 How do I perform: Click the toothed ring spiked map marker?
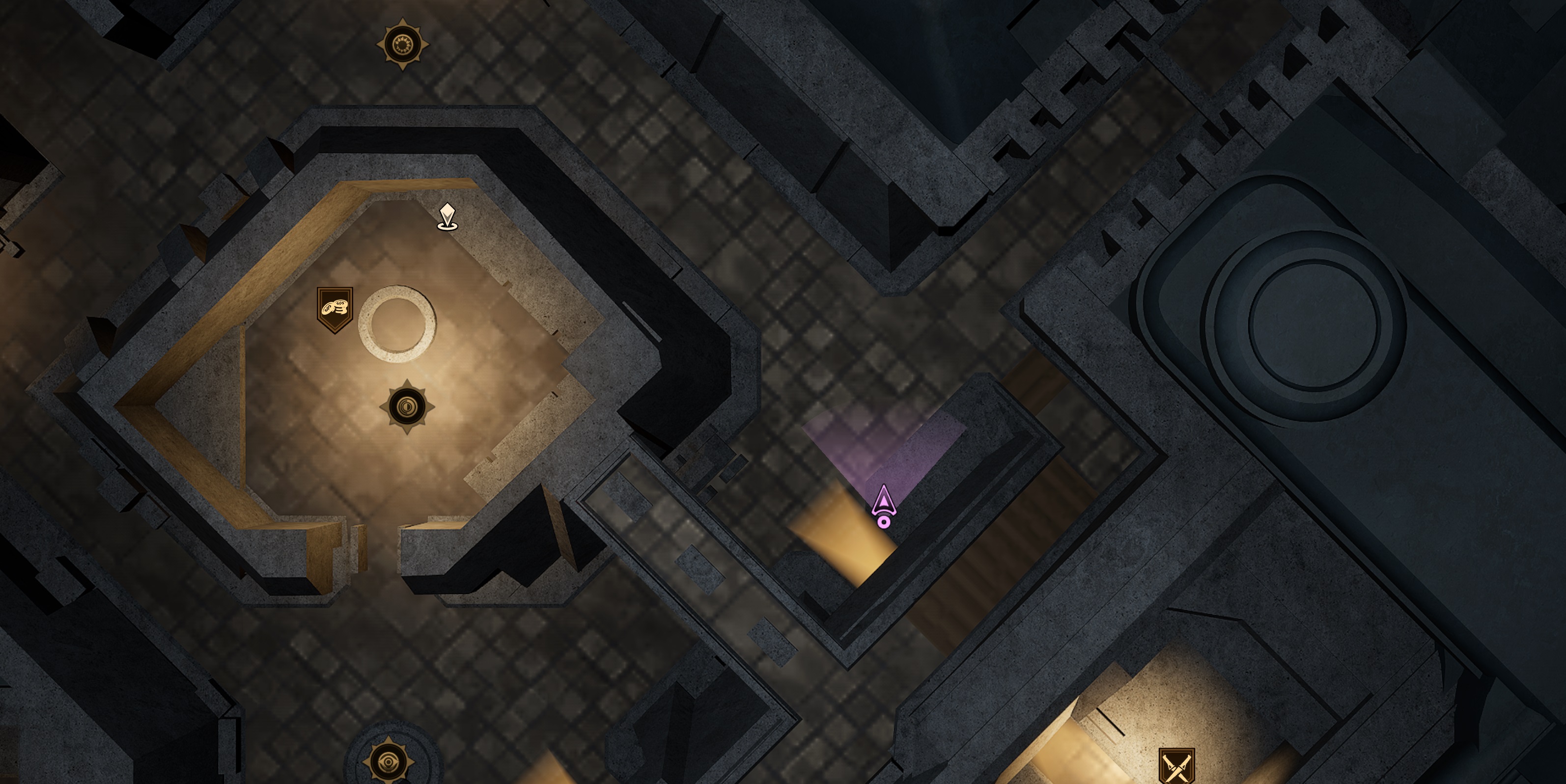(x=402, y=44)
